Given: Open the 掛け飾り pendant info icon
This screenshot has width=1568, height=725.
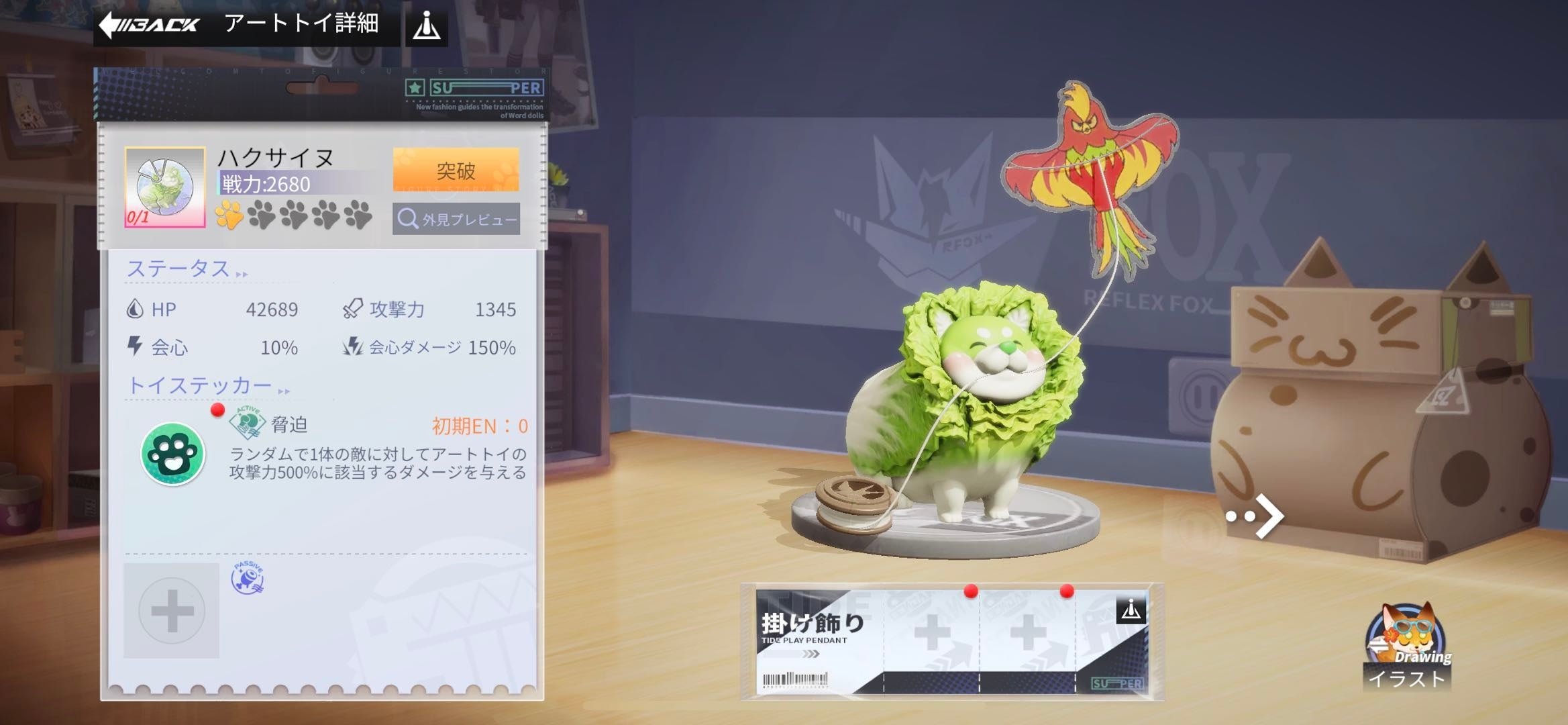Looking at the screenshot, I should 1131,610.
